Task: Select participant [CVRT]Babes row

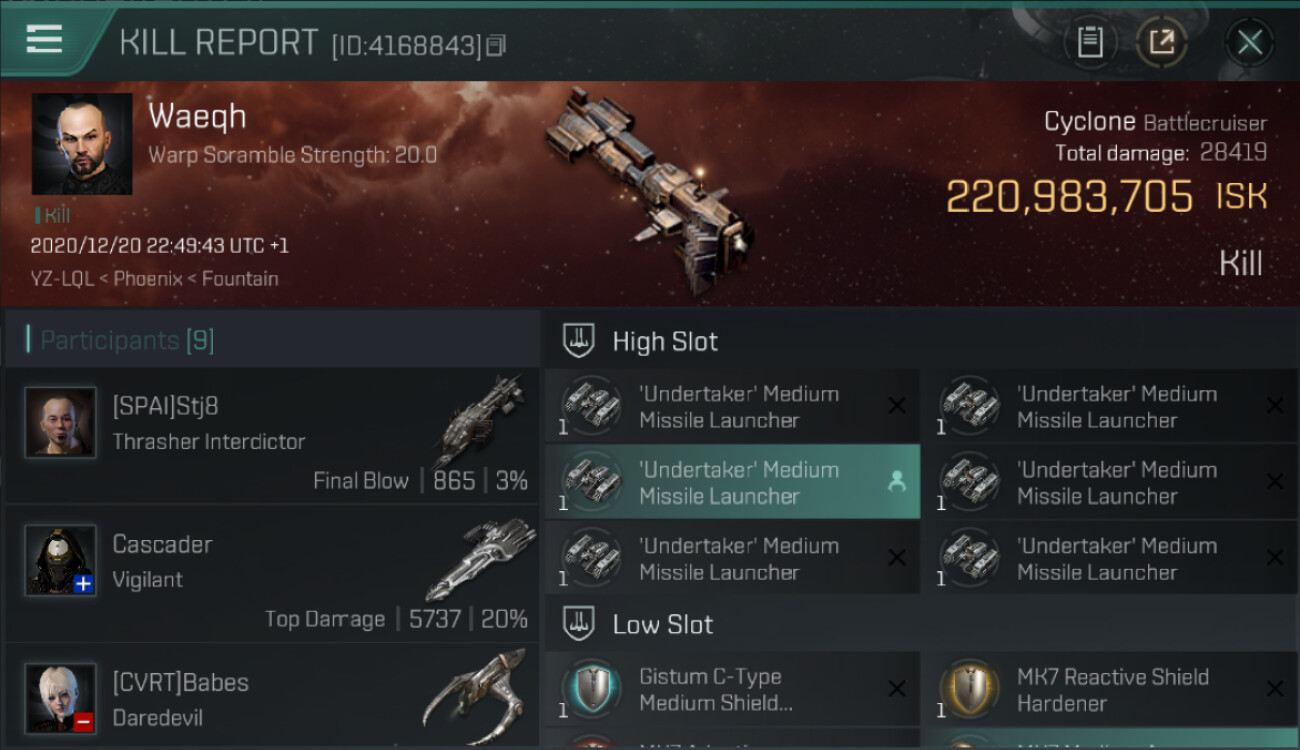Action: pos(272,696)
